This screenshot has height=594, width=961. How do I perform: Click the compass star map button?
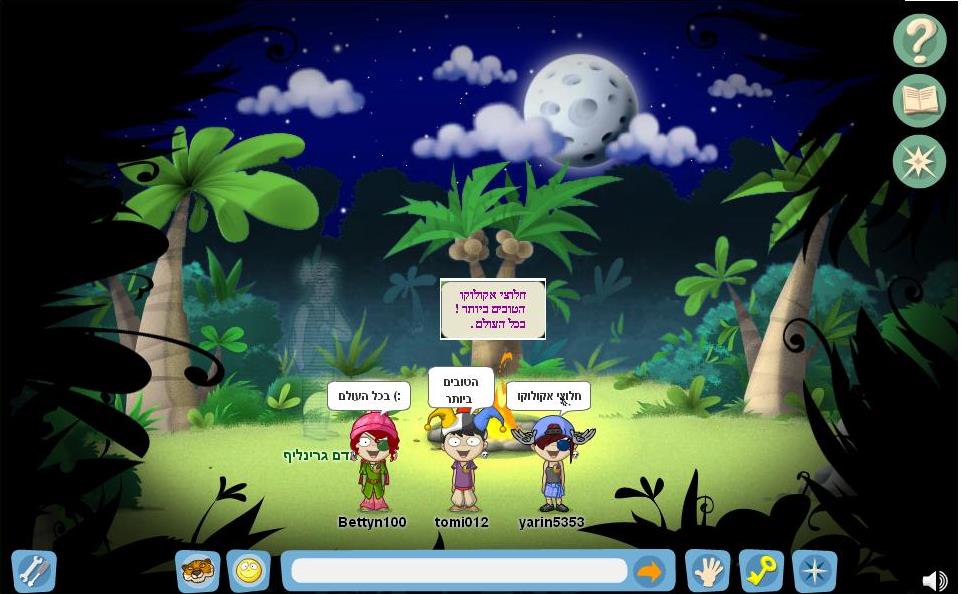919,162
